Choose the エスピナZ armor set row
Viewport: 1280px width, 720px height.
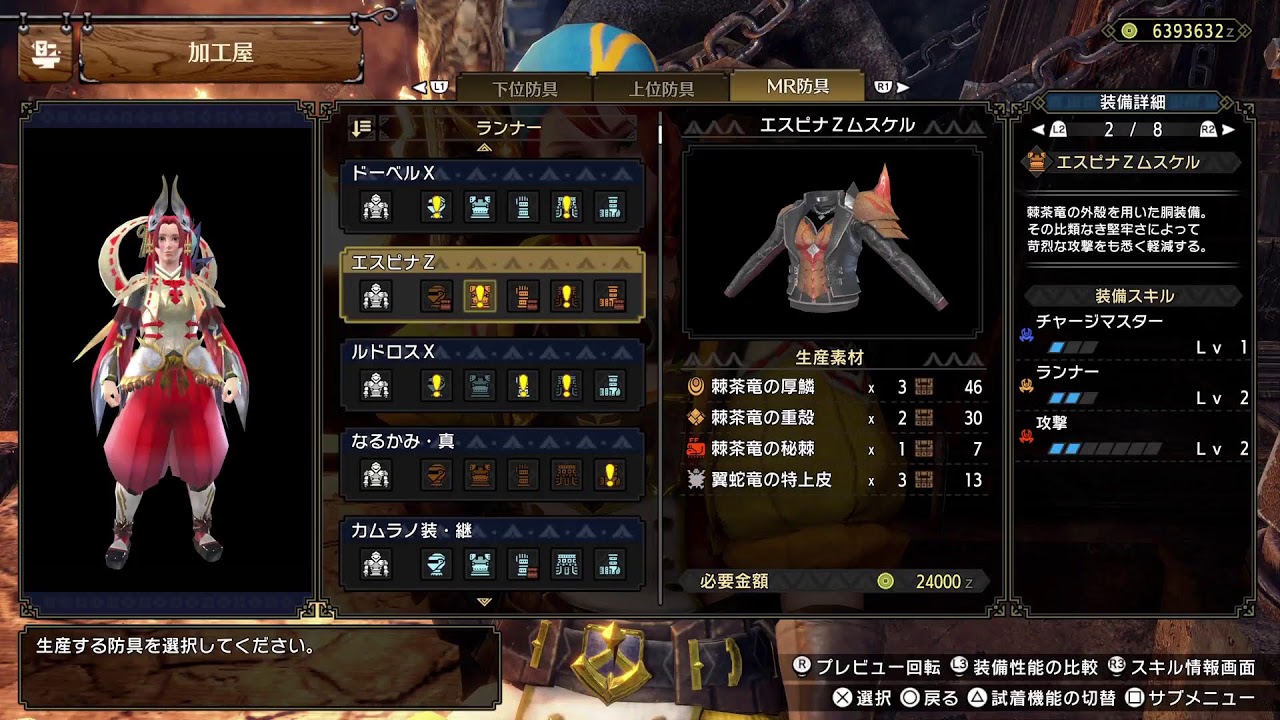492,284
